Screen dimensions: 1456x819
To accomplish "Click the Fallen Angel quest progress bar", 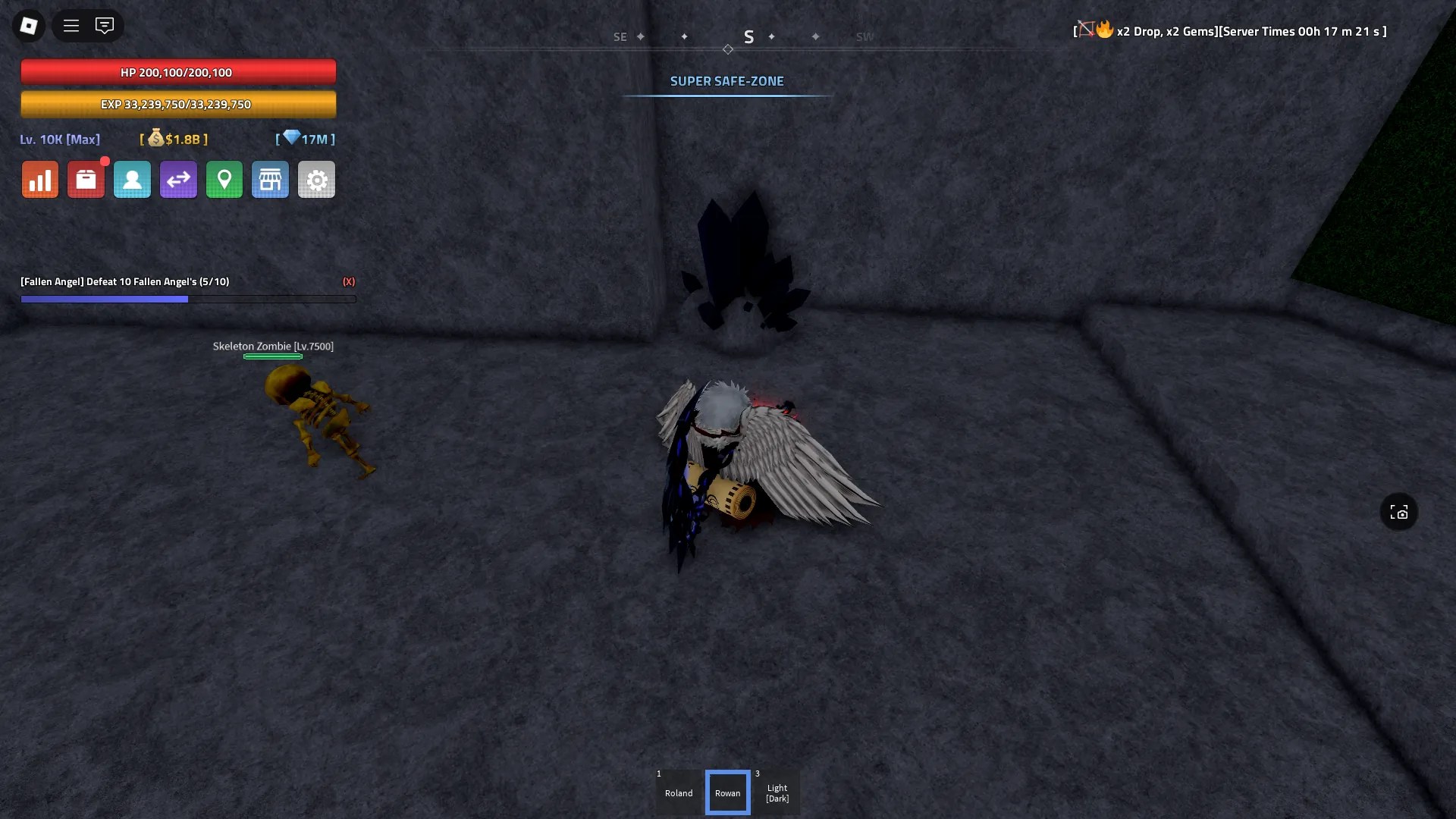I will tap(188, 299).
